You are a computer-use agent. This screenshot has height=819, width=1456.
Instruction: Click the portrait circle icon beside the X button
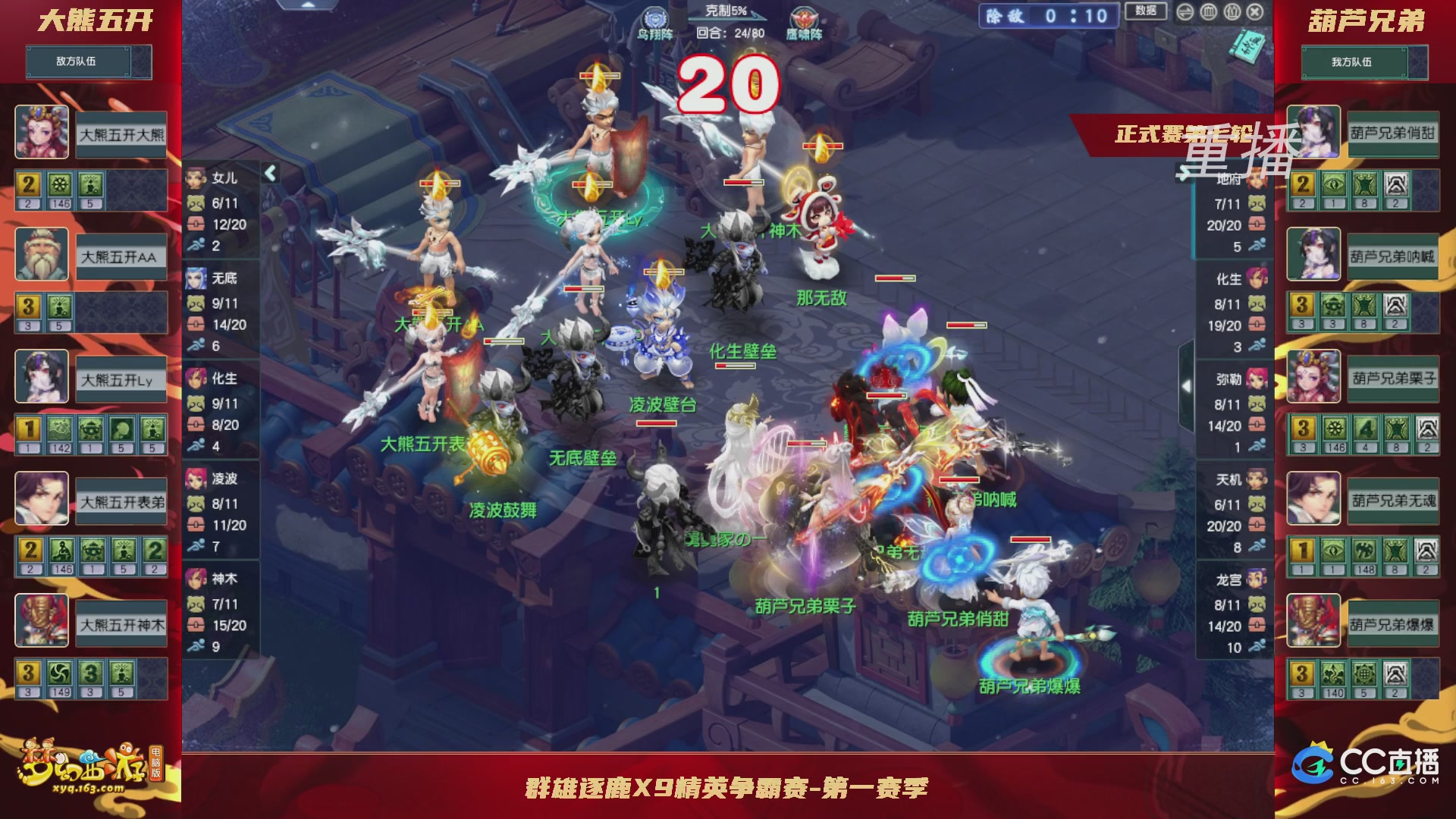click(1231, 12)
